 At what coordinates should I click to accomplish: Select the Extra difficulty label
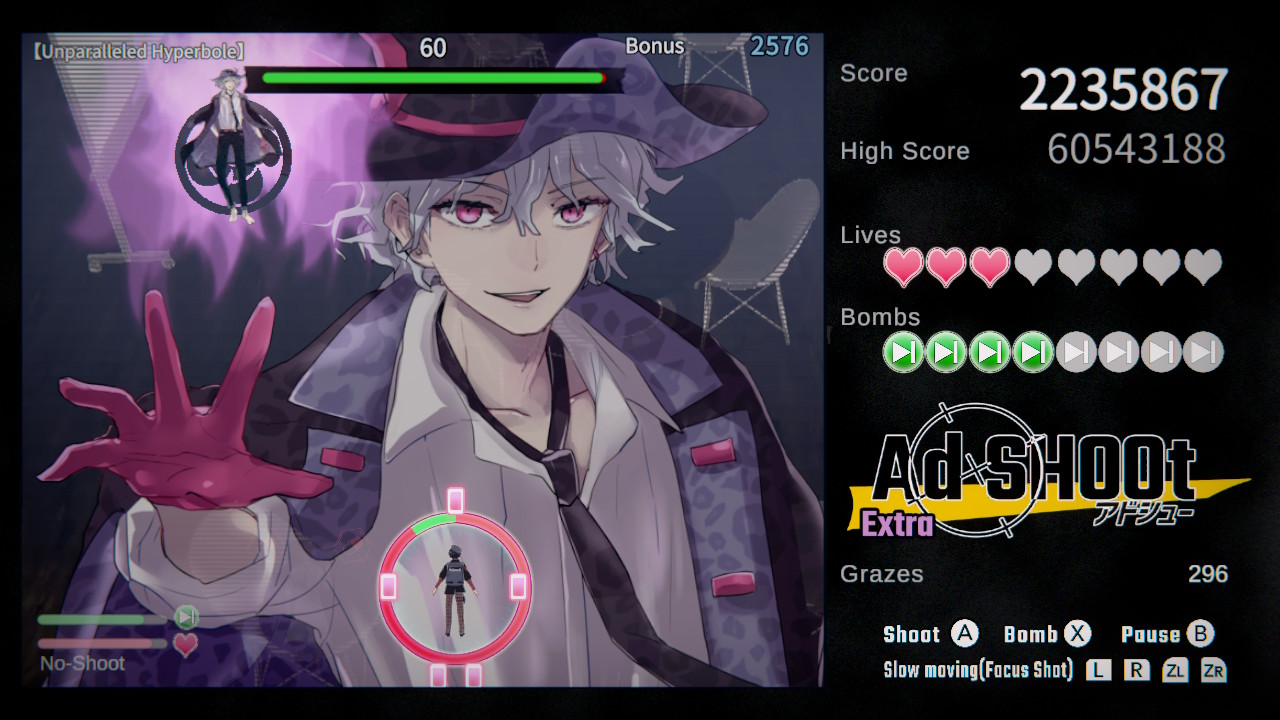click(x=897, y=523)
